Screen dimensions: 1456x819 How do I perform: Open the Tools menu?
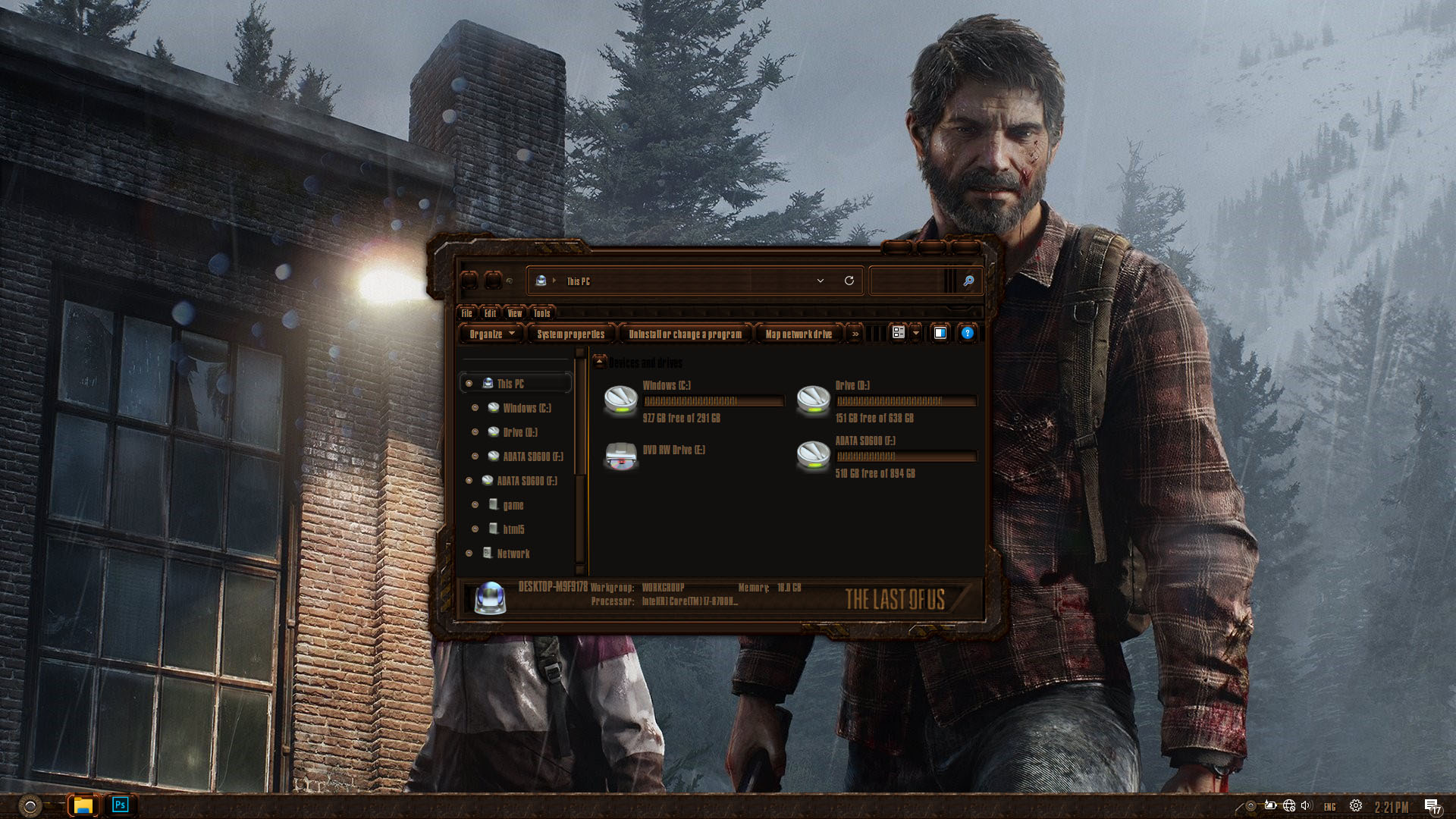coord(541,313)
